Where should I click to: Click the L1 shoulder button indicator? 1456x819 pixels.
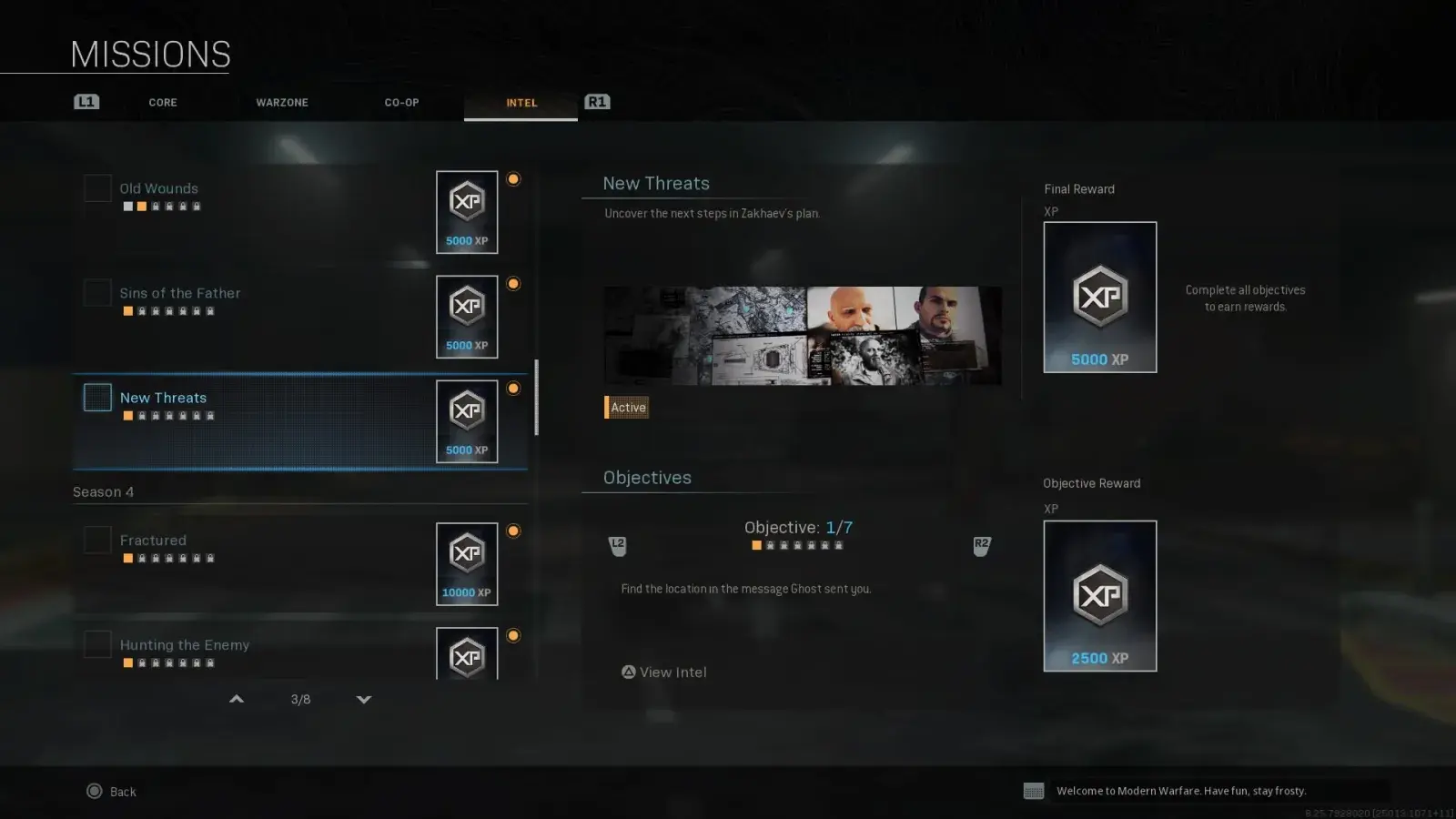86,101
